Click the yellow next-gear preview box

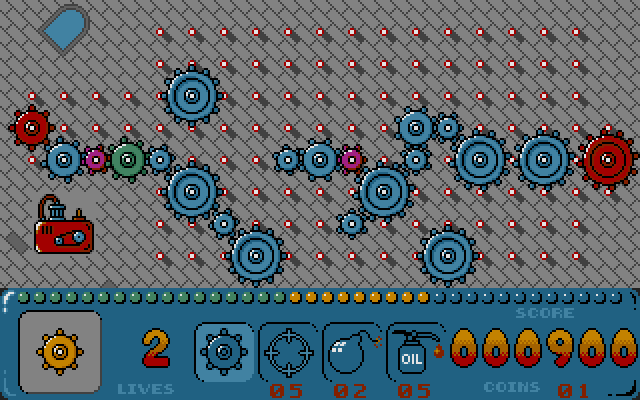point(60,350)
